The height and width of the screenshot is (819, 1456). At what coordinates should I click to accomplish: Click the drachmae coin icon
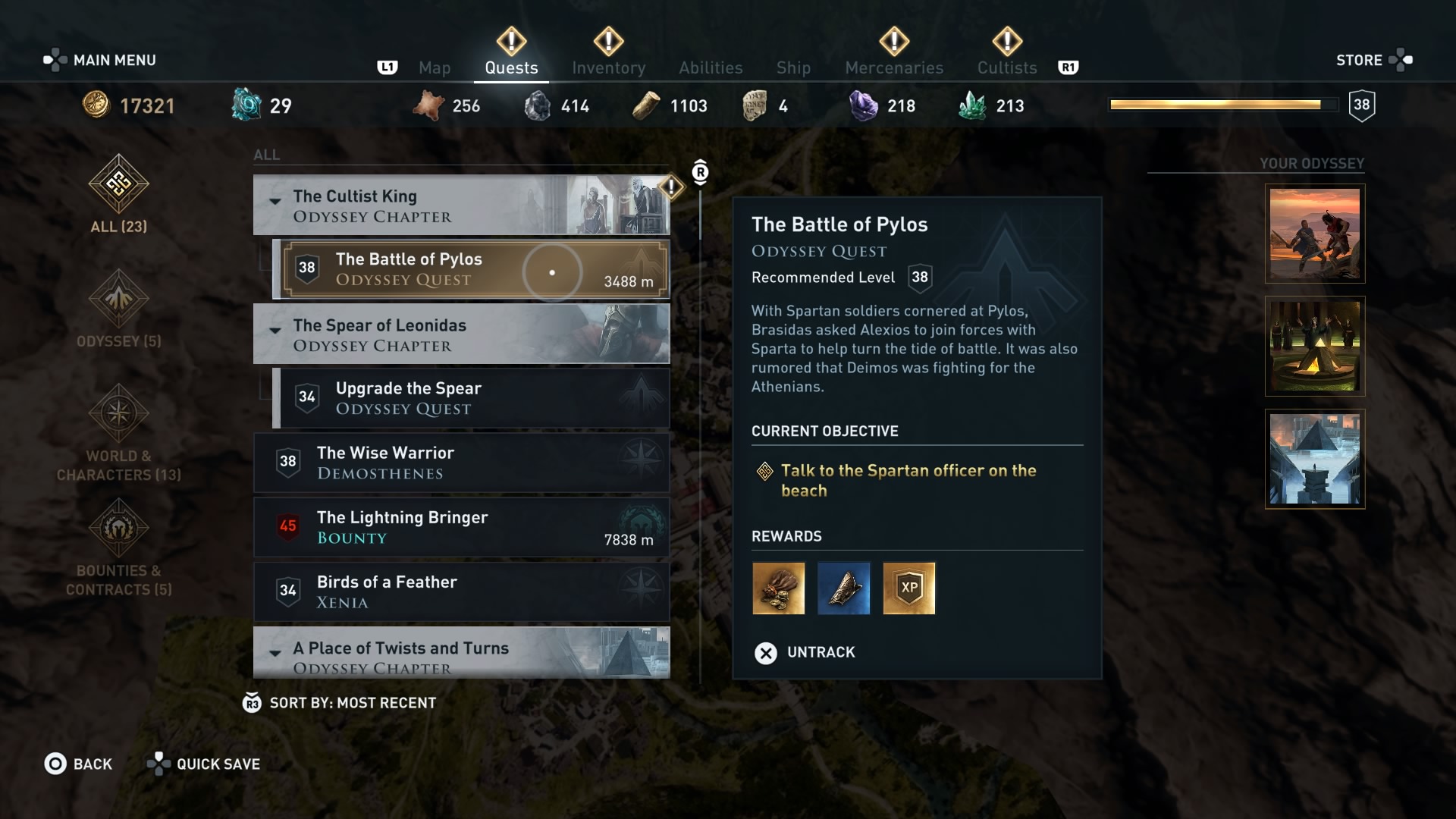click(x=96, y=105)
